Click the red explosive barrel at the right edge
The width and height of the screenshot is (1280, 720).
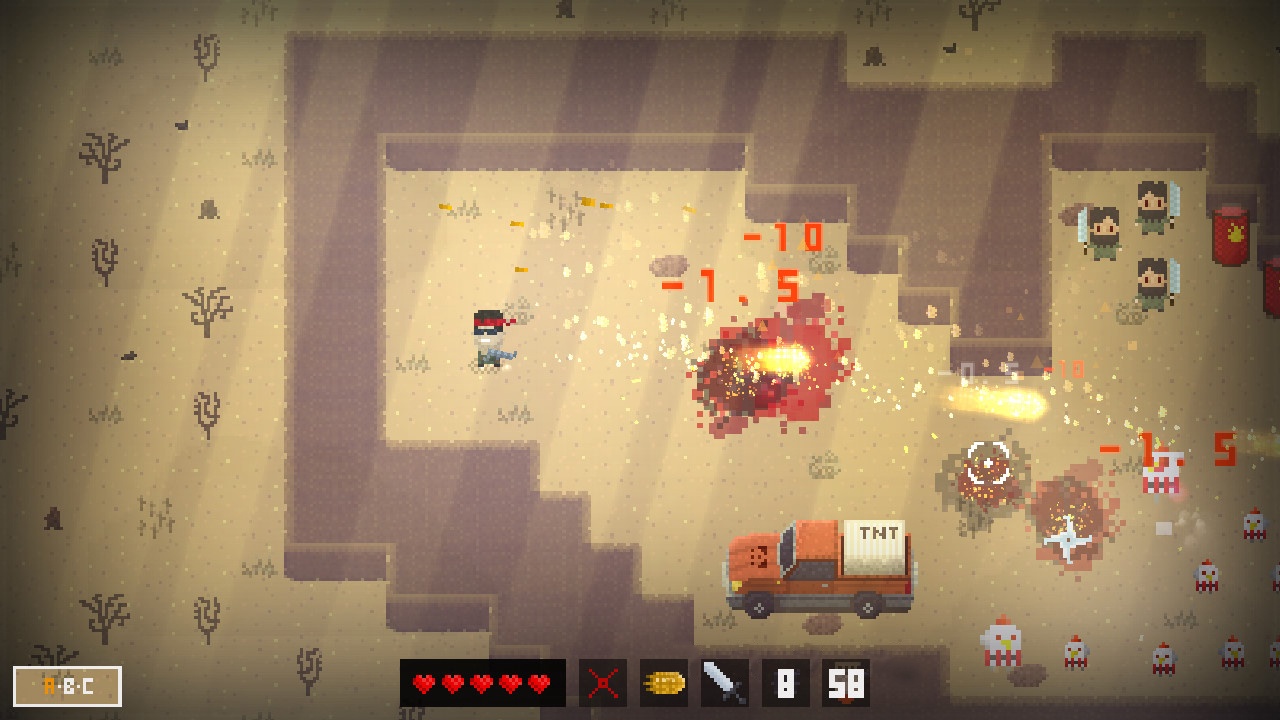coord(1232,237)
